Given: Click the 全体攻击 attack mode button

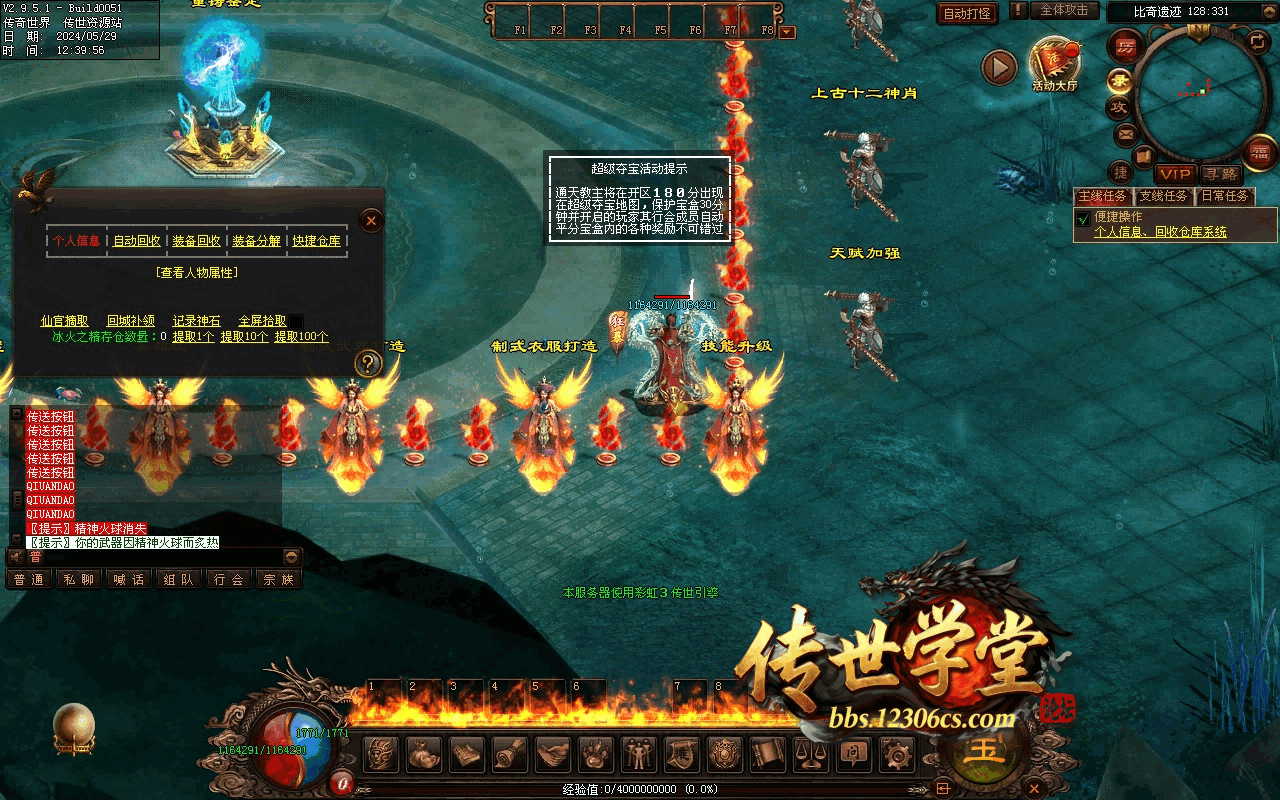Looking at the screenshot, I should coord(1064,11).
